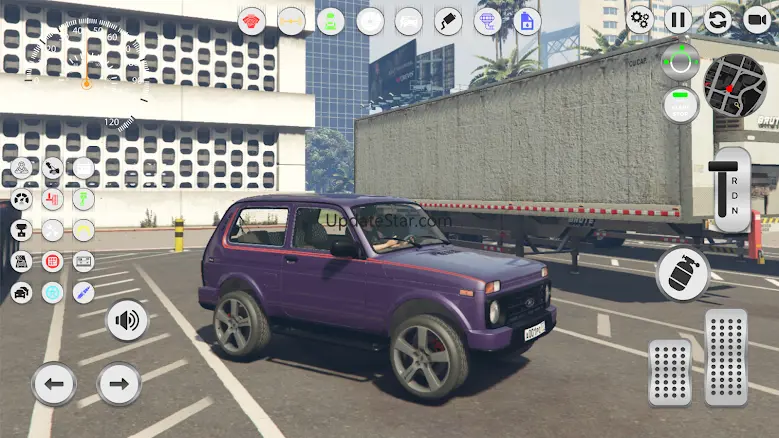Open the gear settings menu
The image size is (779, 438).
pyautogui.click(x=639, y=18)
